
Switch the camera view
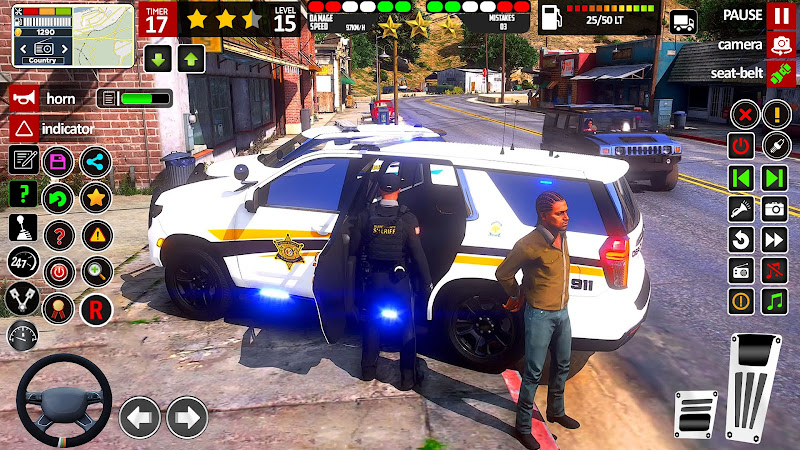coord(780,45)
